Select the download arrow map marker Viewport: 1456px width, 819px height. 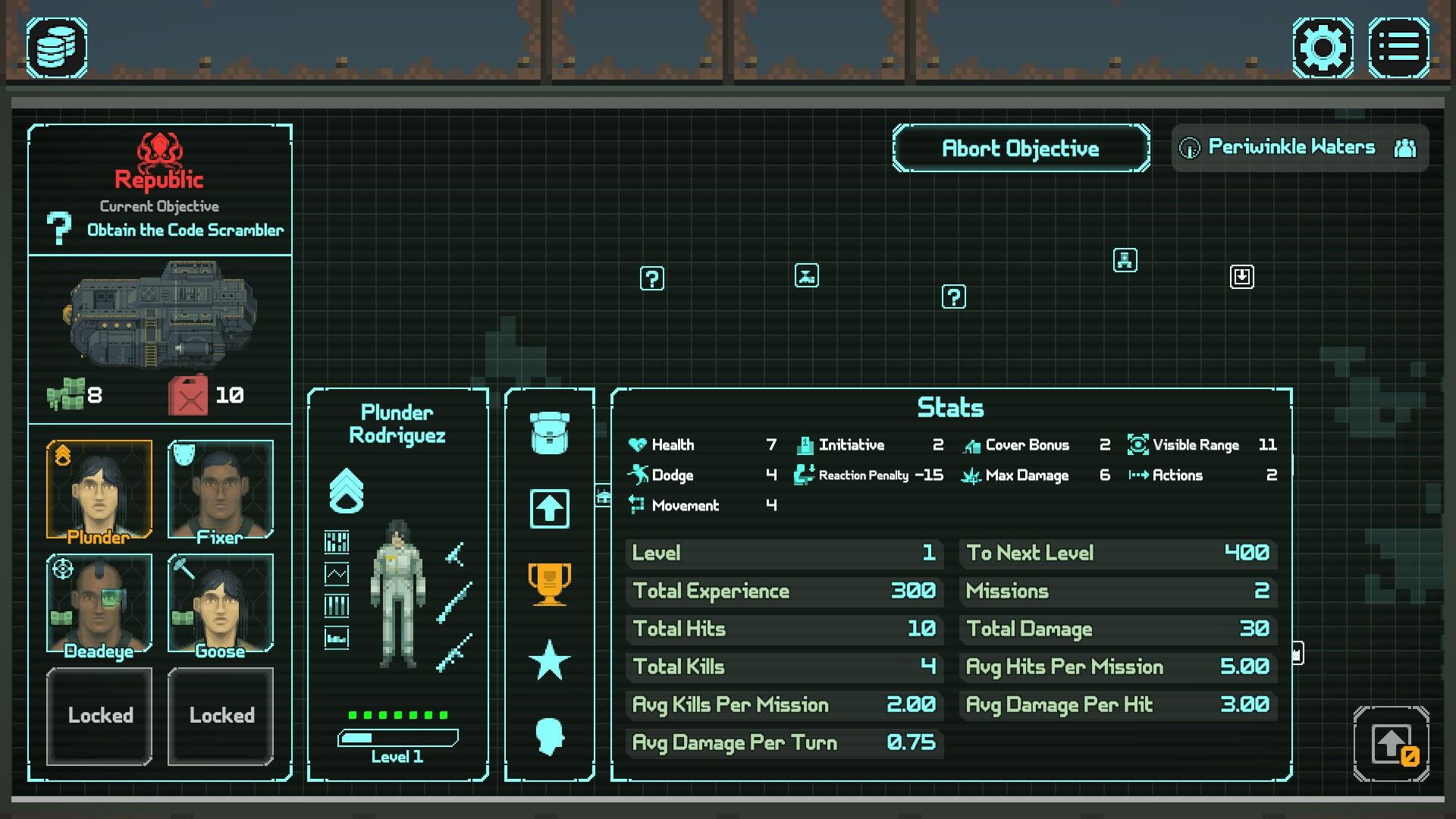1241,277
